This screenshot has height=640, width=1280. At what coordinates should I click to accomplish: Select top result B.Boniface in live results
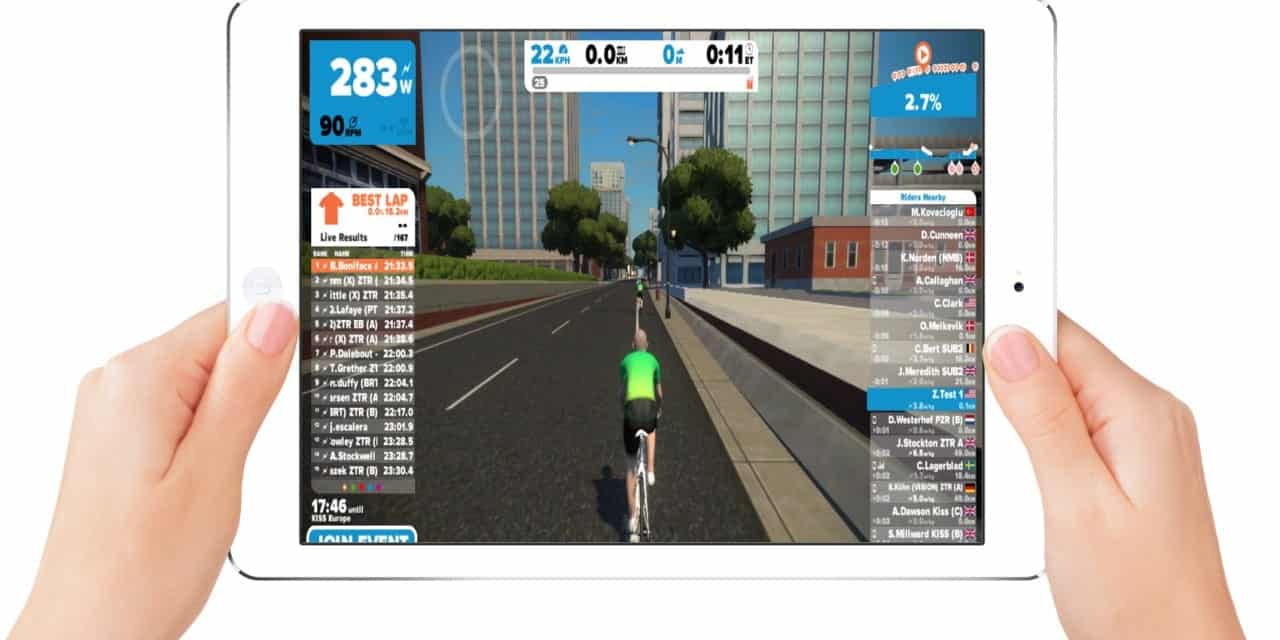coord(360,267)
